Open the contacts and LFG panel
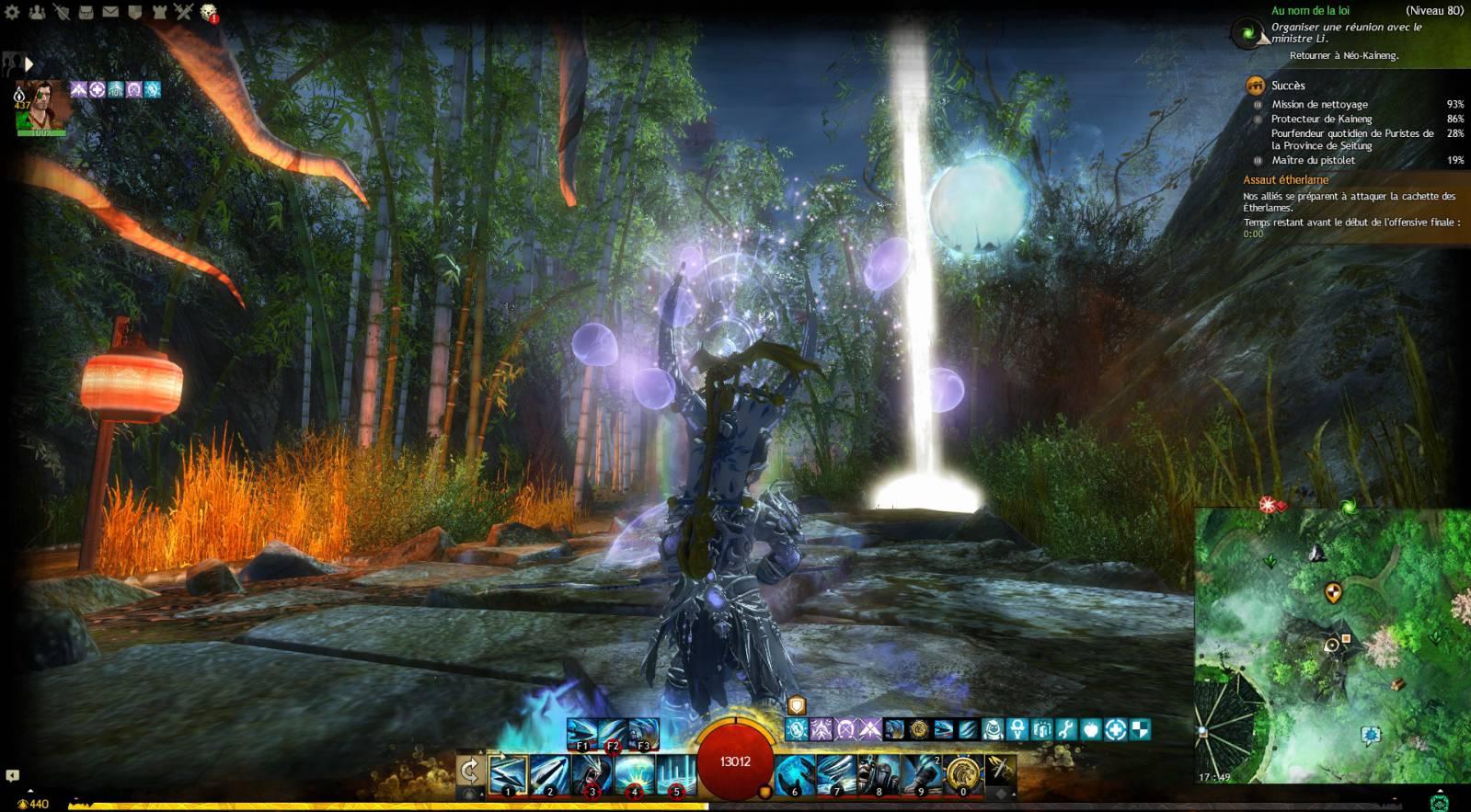Viewport: 1471px width, 812px height. click(x=38, y=12)
